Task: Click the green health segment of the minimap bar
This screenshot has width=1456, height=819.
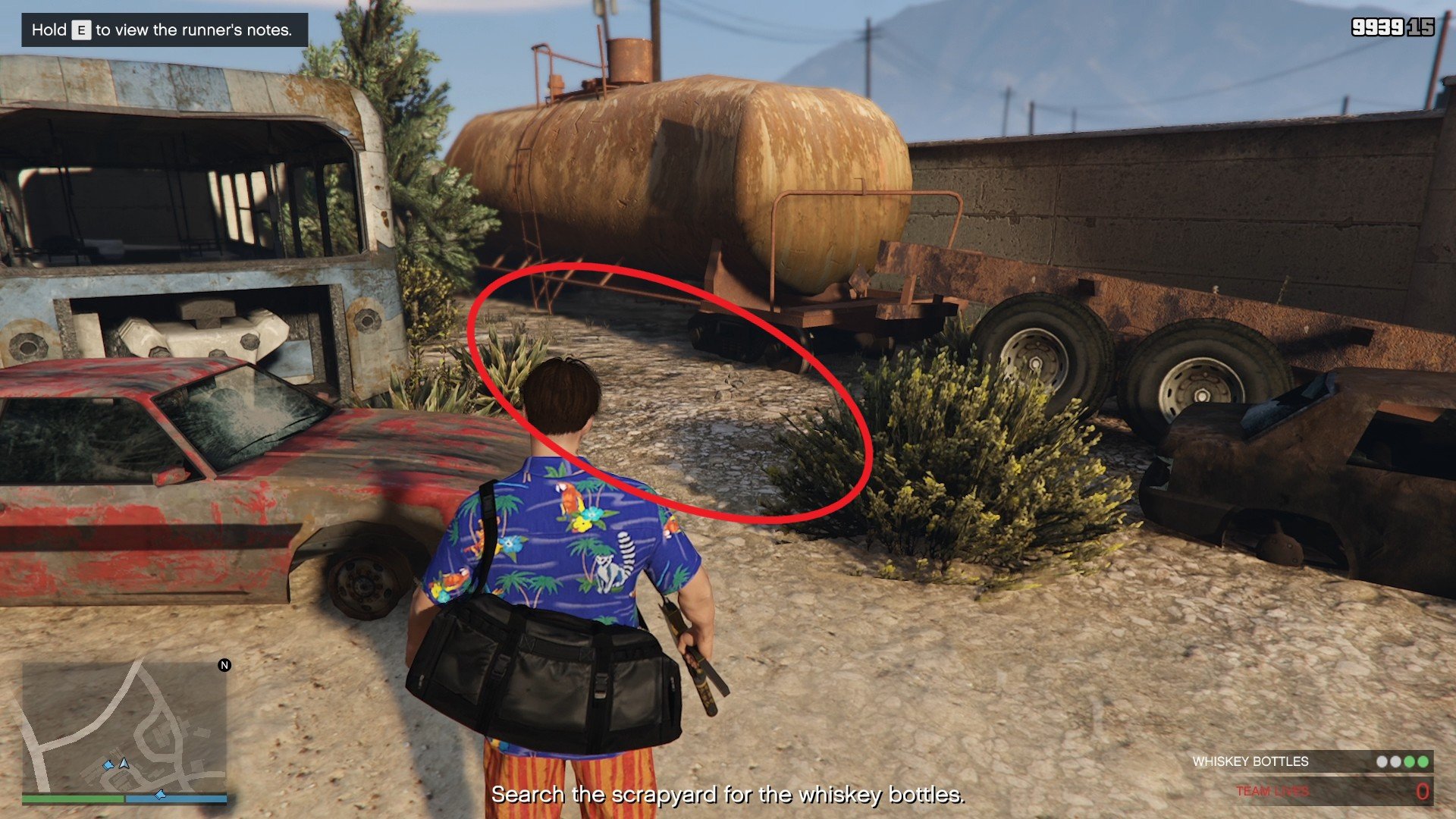Action: [73, 799]
